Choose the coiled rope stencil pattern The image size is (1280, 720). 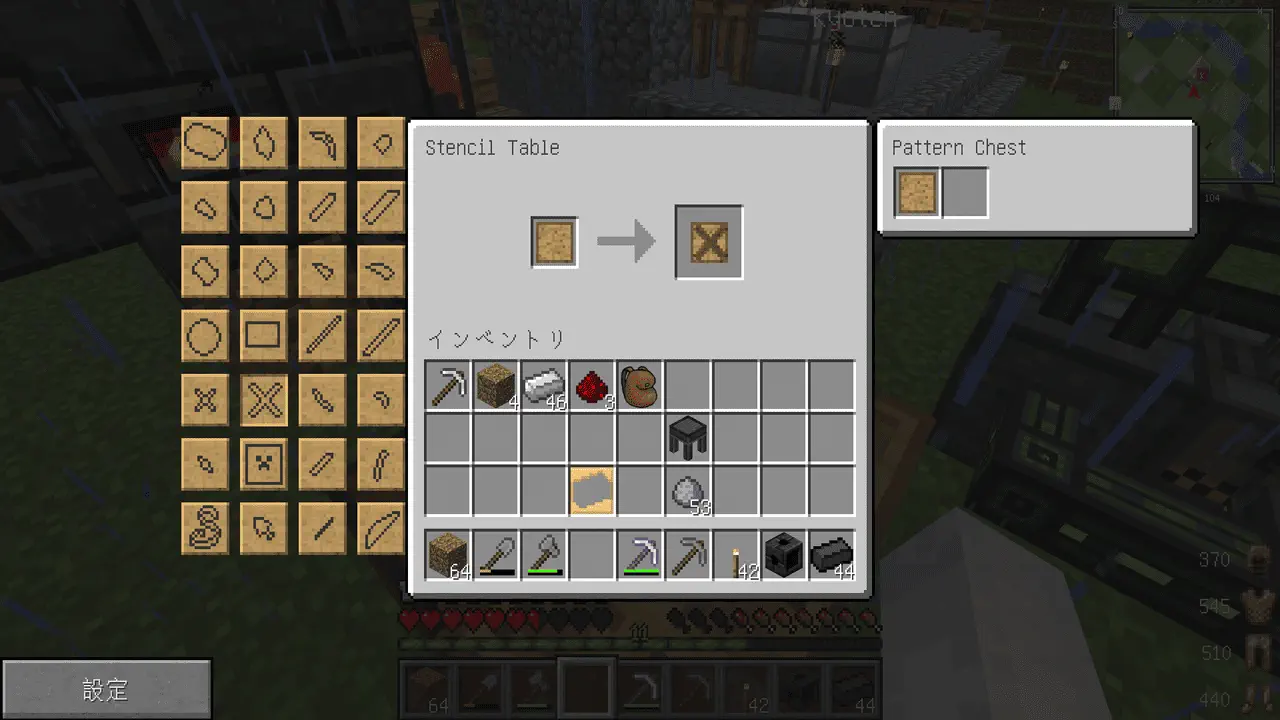click(x=205, y=526)
